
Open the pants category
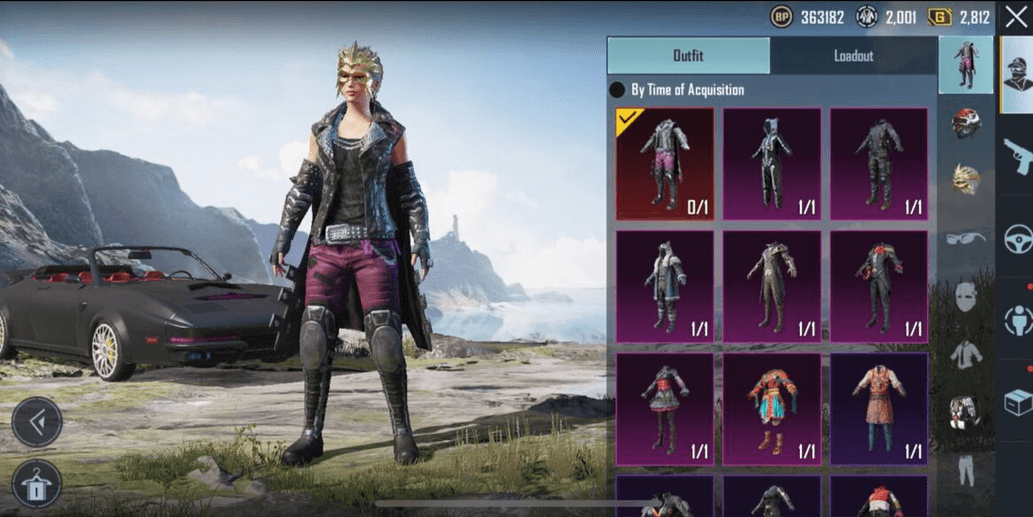(966, 470)
